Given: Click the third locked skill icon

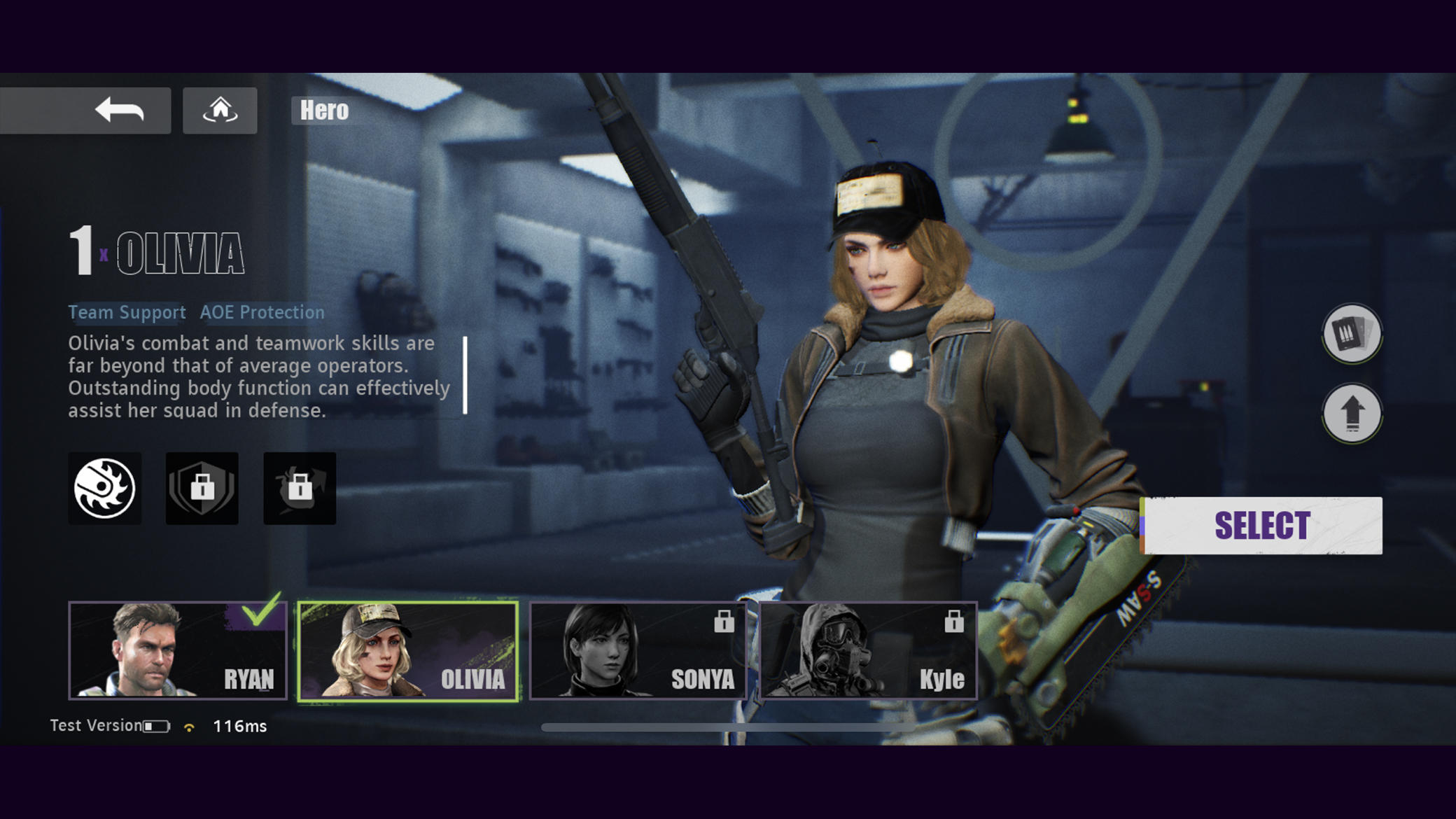Looking at the screenshot, I should click(x=300, y=488).
